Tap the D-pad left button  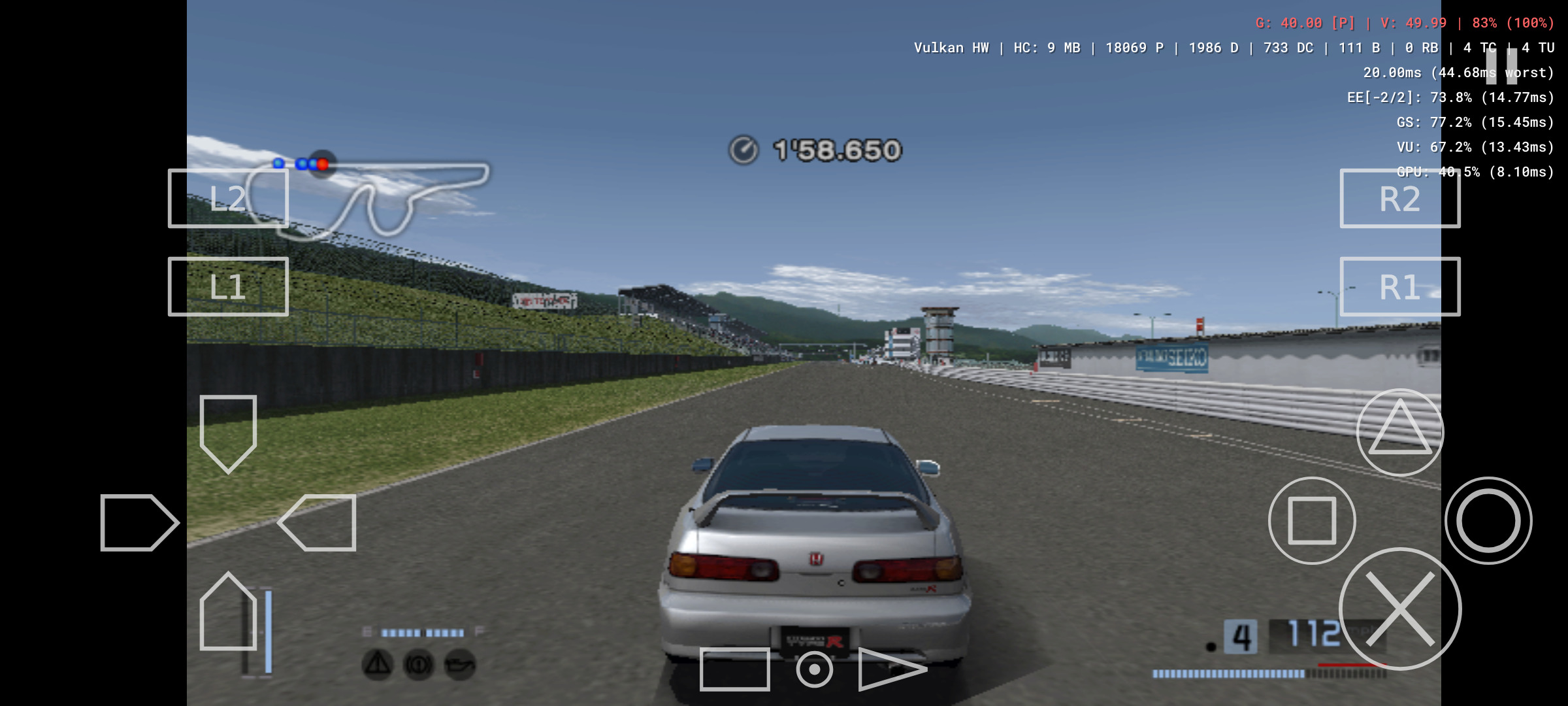point(139,522)
